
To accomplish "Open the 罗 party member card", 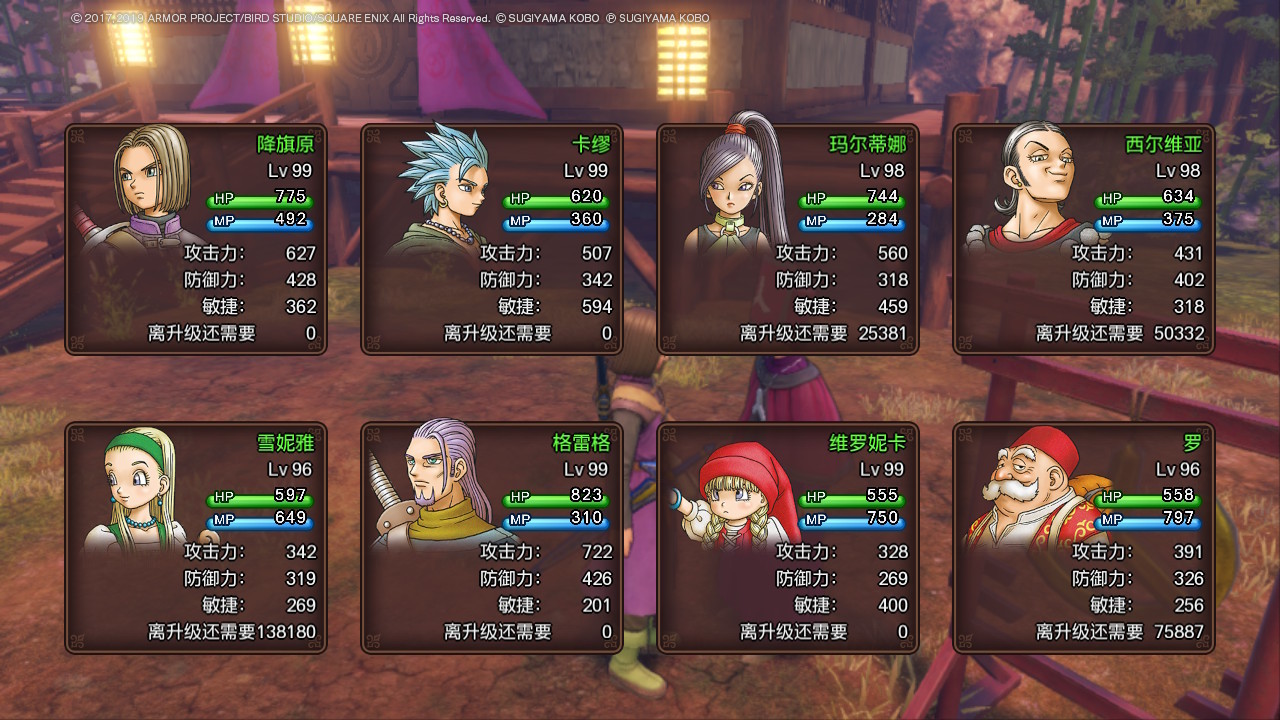I will (x=1084, y=538).
